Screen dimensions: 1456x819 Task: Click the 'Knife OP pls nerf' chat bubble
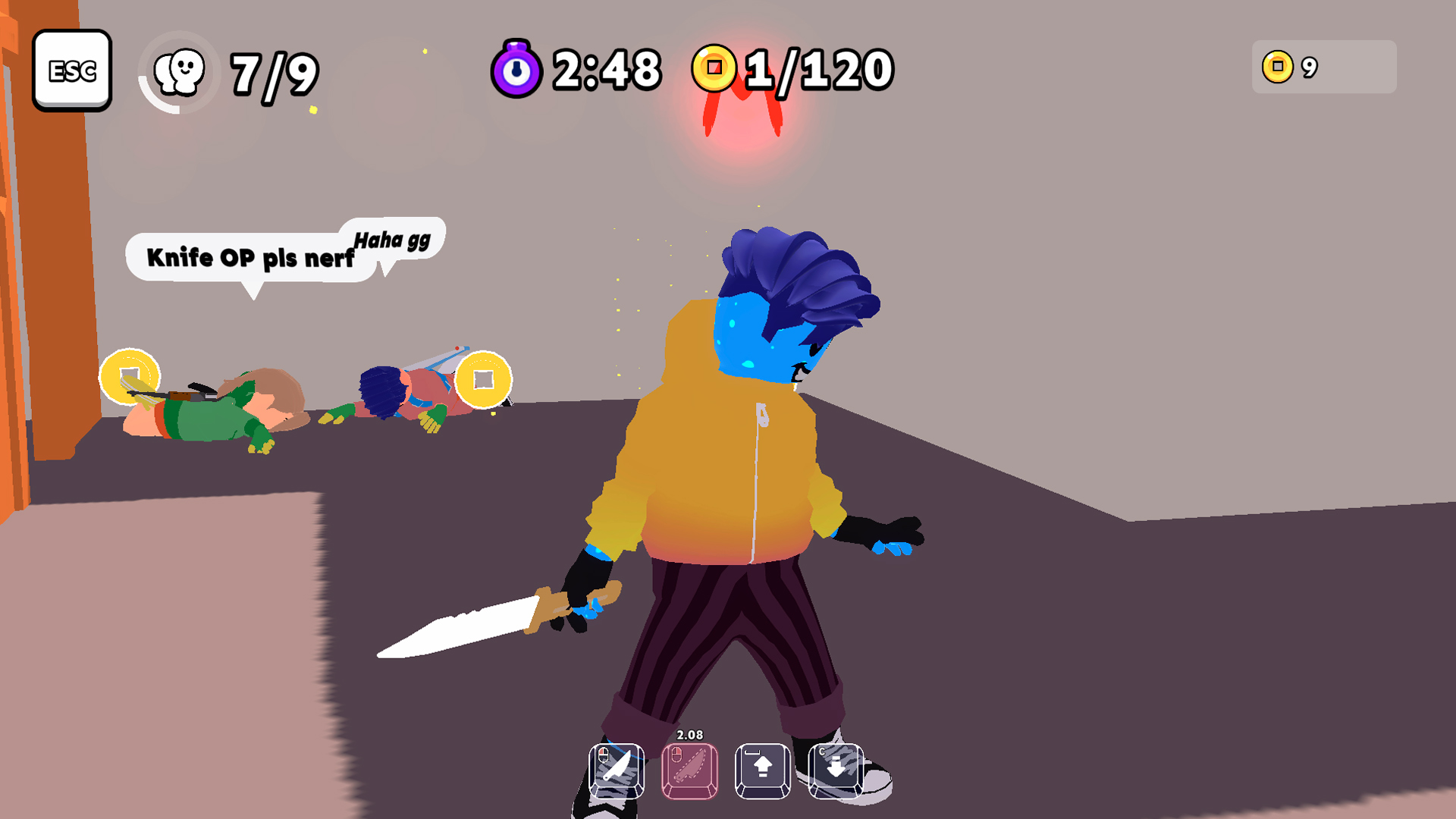[x=250, y=258]
